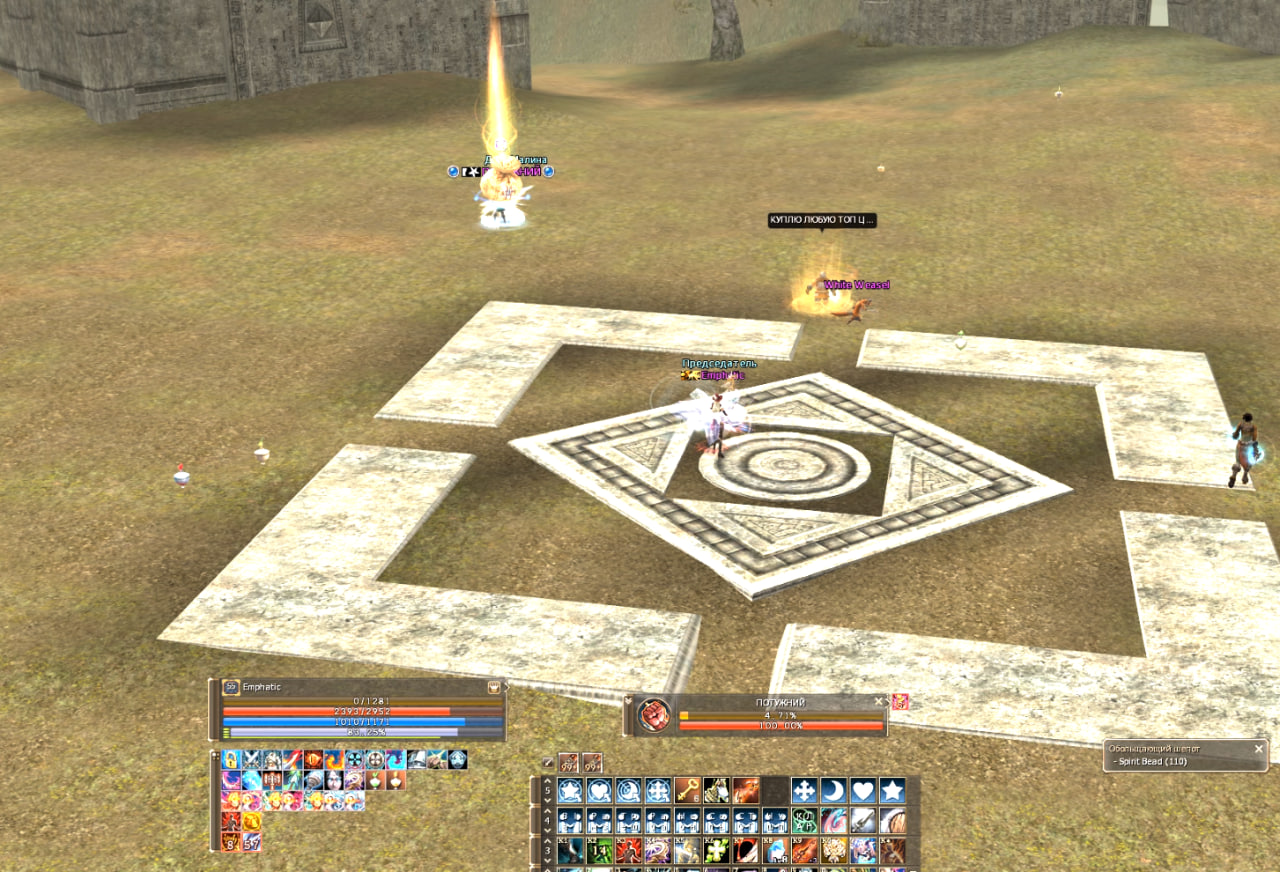Click the crossed swords buff icon

[x=251, y=760]
